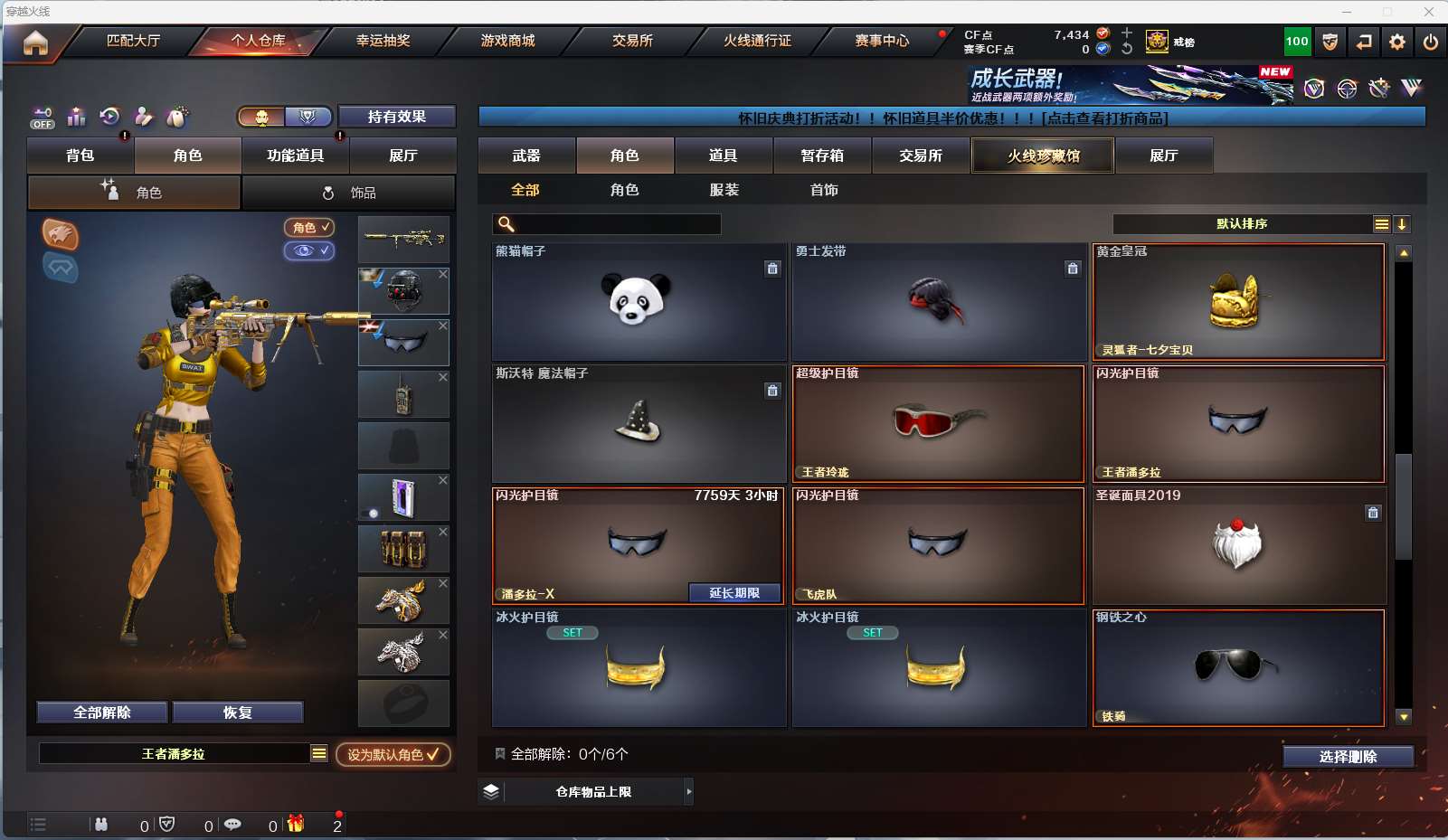Screen dimensions: 1448x840
Task: Select the red 超级护目镜 goggles
Action: (938, 423)
